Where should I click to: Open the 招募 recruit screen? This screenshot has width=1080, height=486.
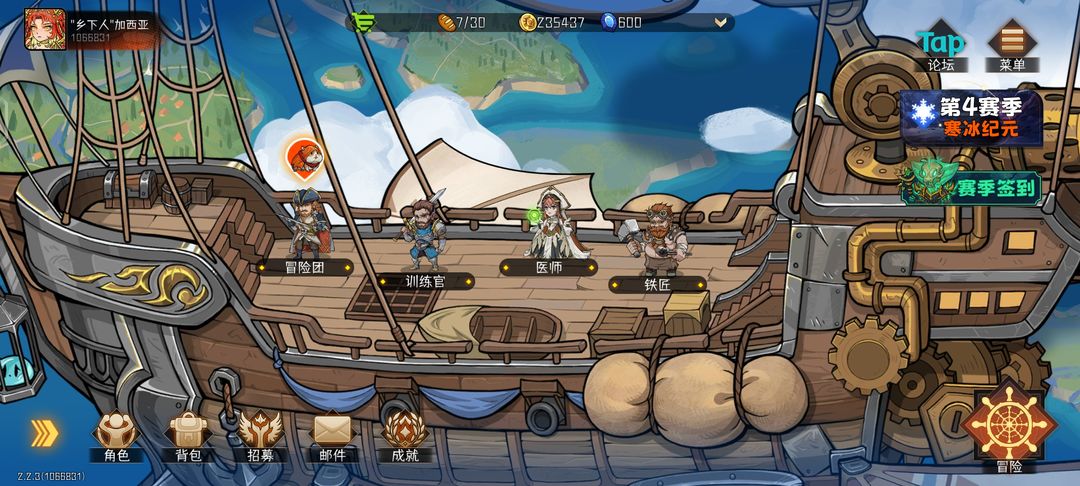(x=260, y=436)
